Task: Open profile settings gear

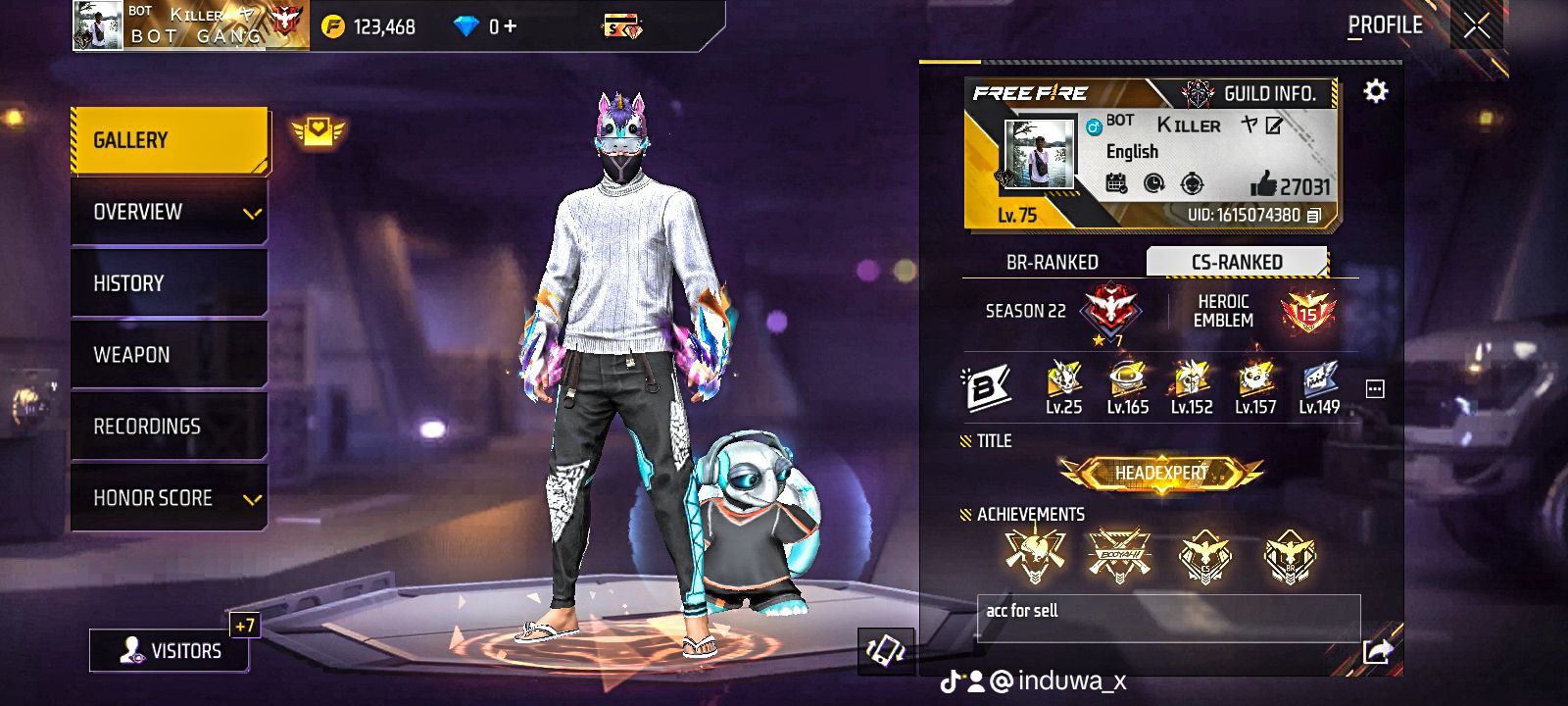Action: (1376, 91)
